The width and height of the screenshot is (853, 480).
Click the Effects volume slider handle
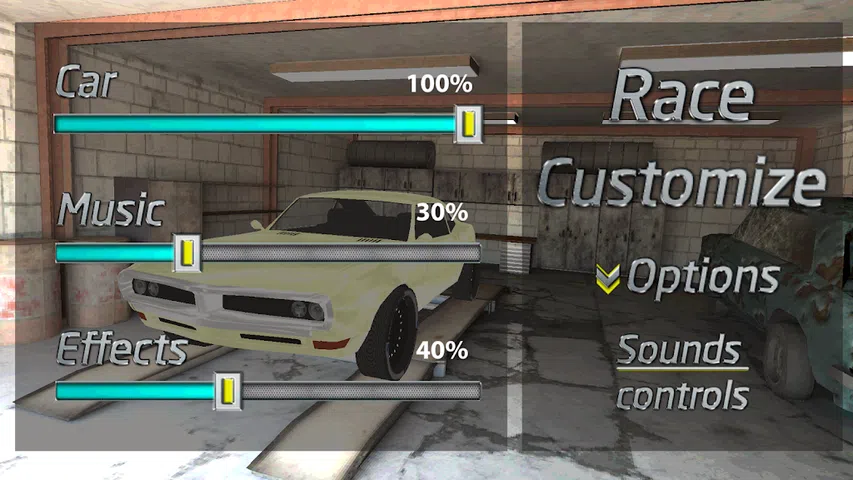pos(228,388)
